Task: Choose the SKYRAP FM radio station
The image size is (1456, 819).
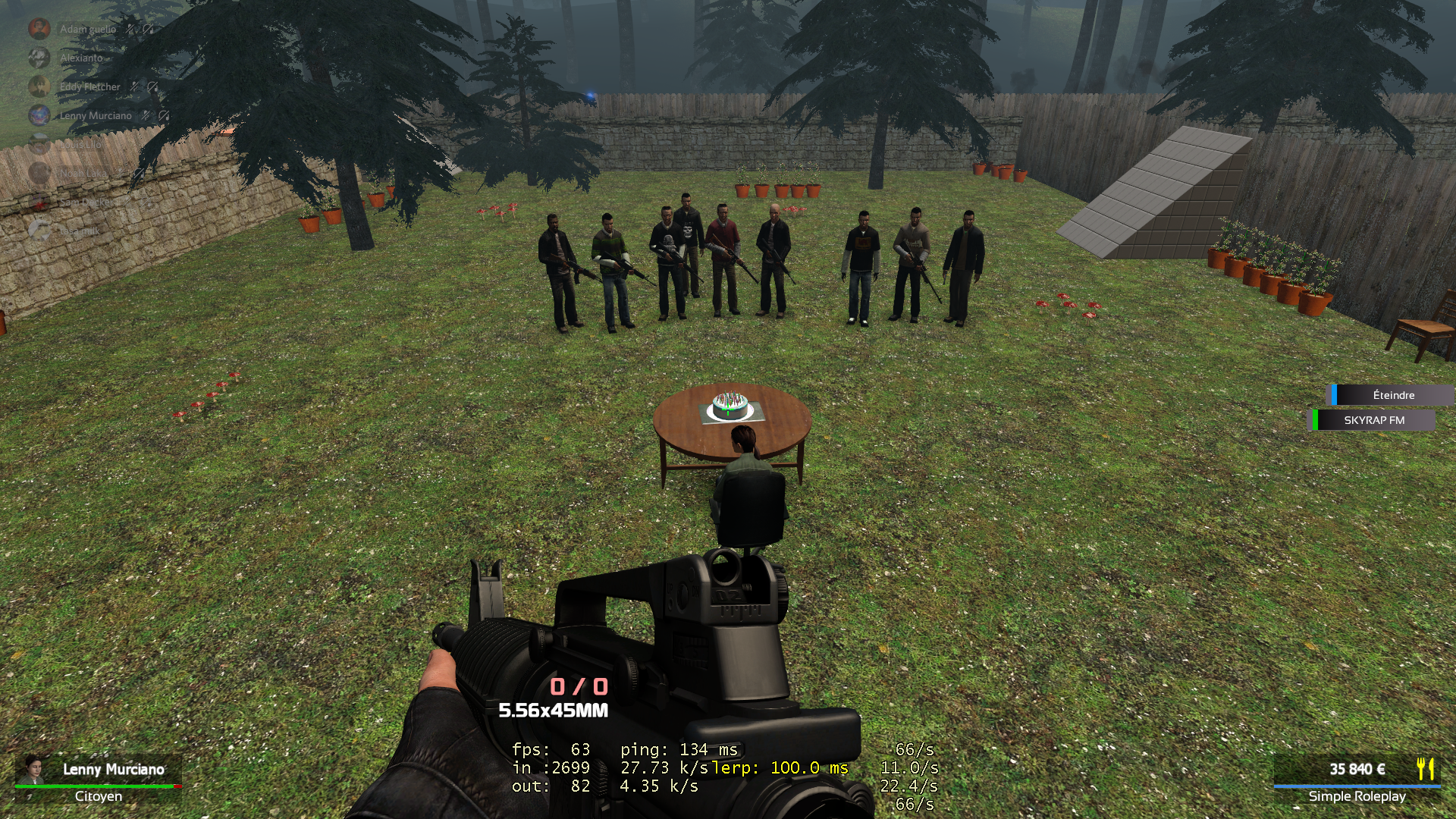Action: (1373, 420)
